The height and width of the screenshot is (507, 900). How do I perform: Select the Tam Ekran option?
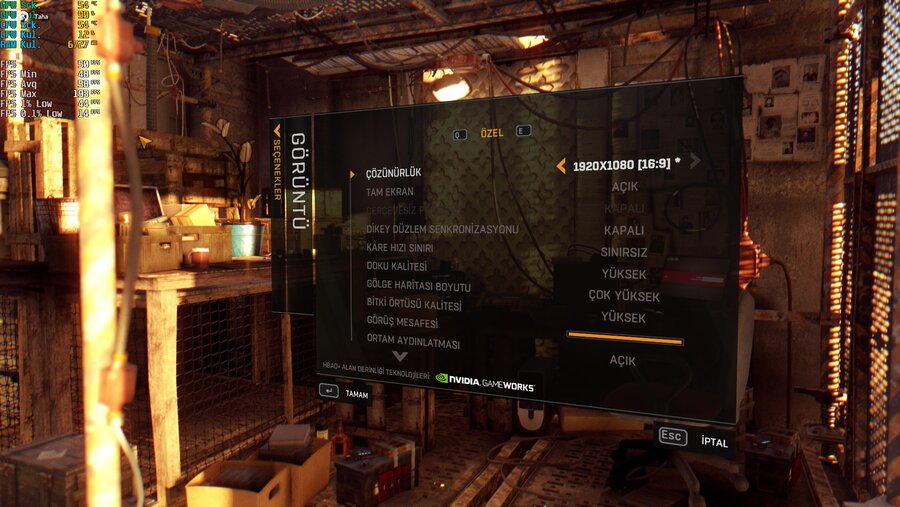[x=389, y=191]
